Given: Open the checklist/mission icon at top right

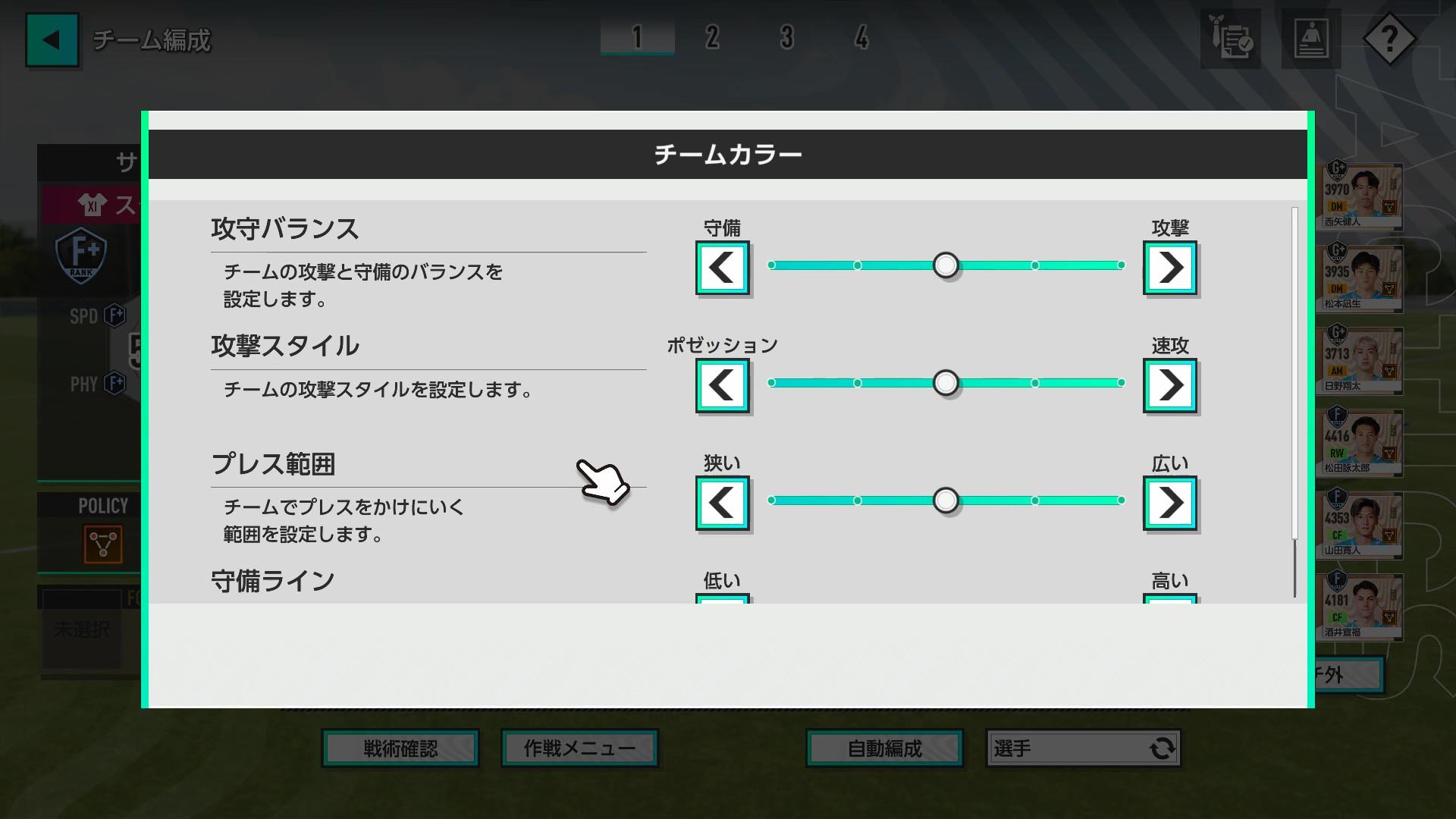Looking at the screenshot, I should tap(1230, 37).
